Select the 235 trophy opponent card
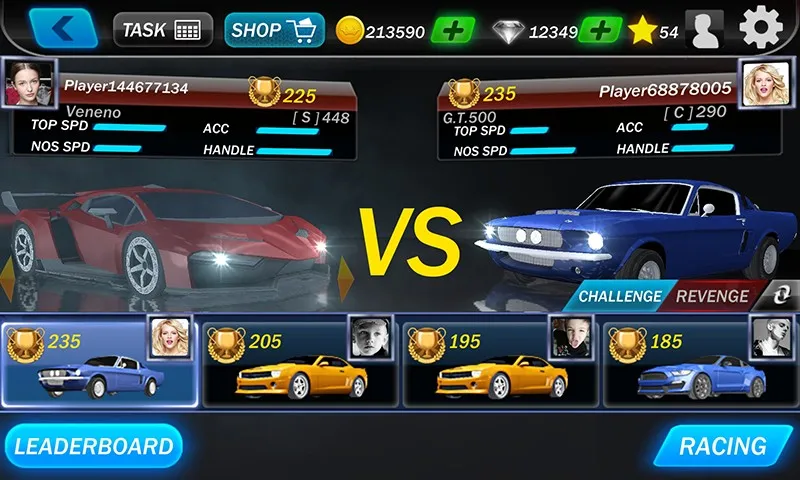 coord(99,363)
